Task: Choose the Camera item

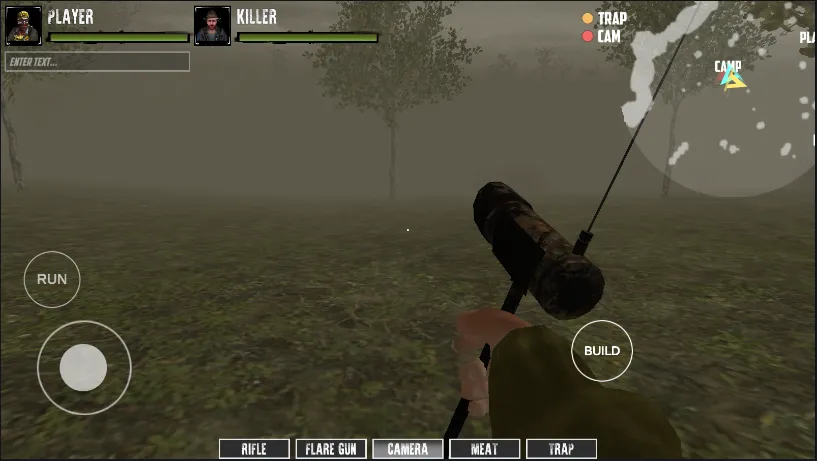Action: pos(408,450)
